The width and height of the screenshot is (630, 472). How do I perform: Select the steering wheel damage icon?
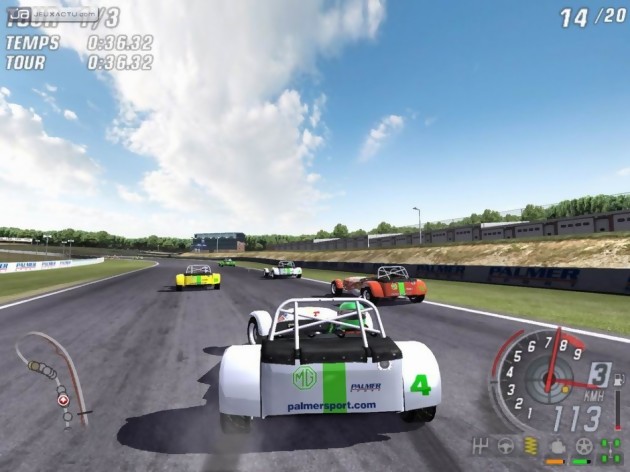(x=506, y=446)
